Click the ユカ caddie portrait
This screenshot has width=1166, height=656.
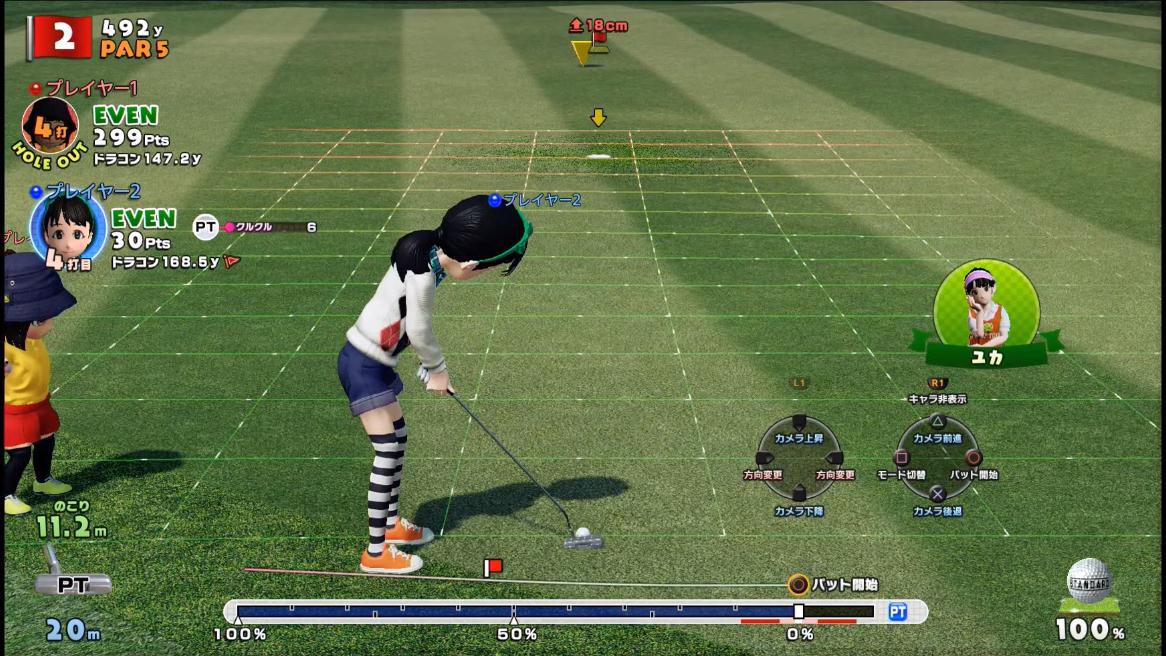click(x=986, y=300)
